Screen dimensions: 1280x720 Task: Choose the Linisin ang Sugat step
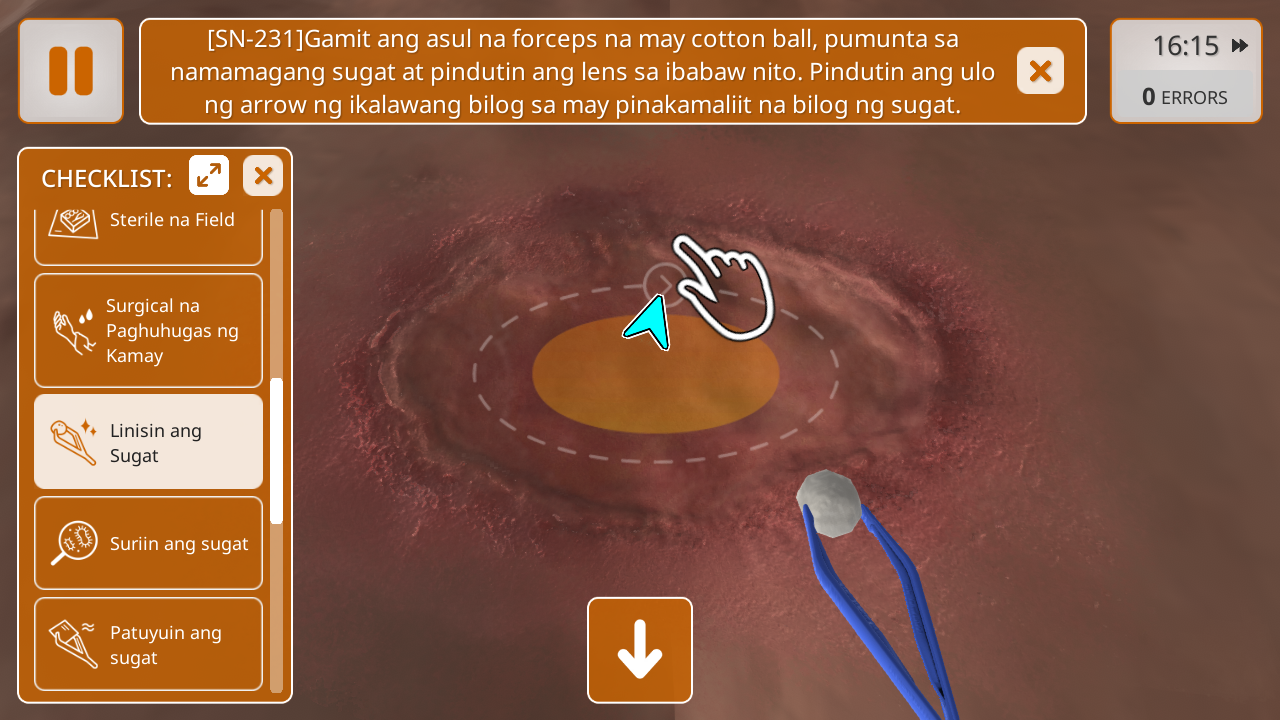tap(149, 442)
